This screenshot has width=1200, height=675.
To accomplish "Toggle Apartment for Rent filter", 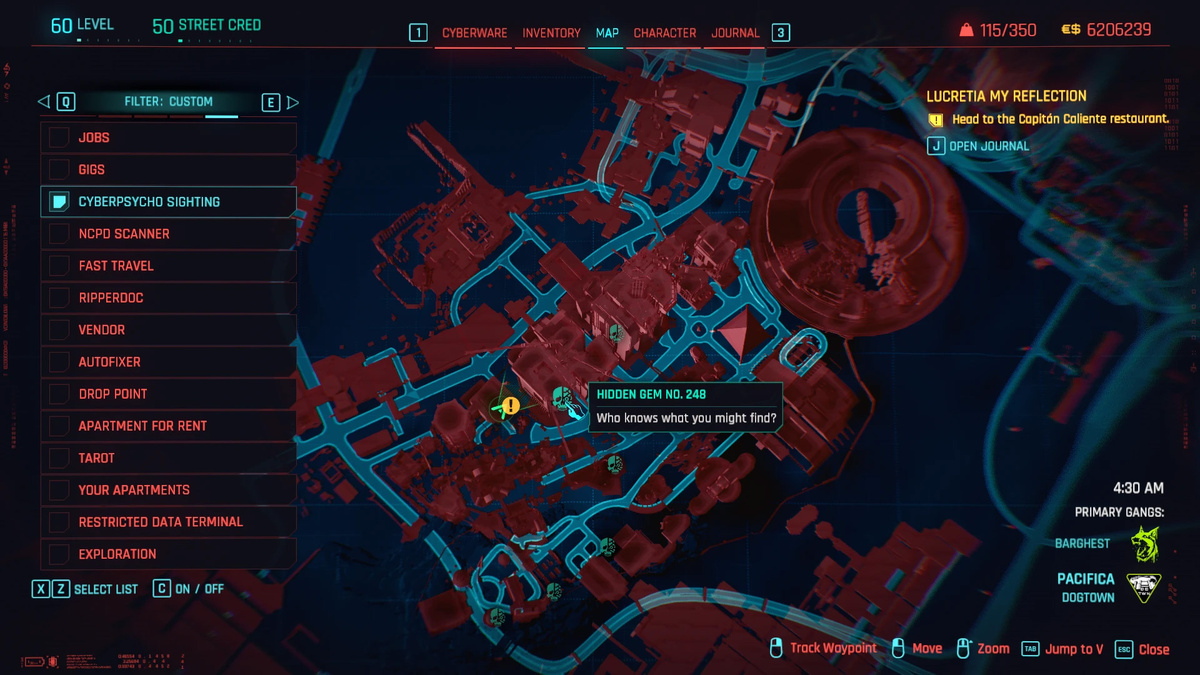I will 168,426.
